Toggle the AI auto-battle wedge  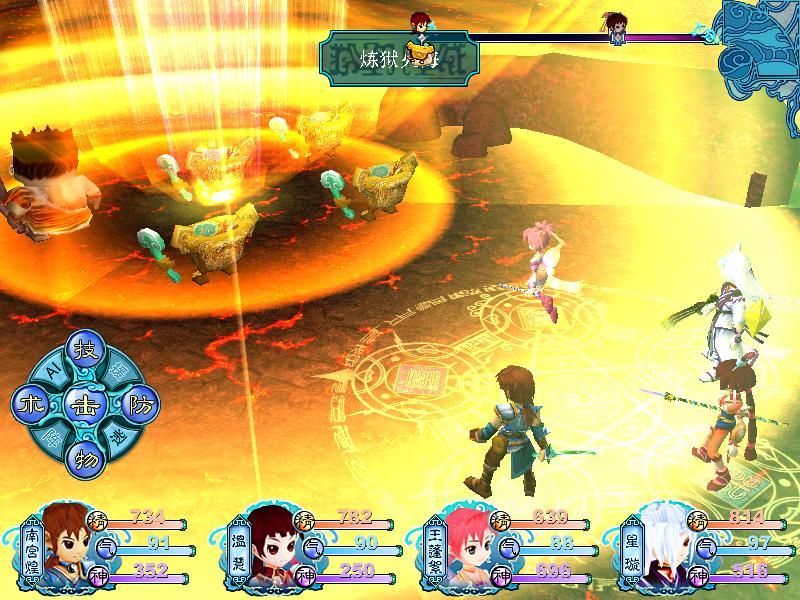click(50, 373)
